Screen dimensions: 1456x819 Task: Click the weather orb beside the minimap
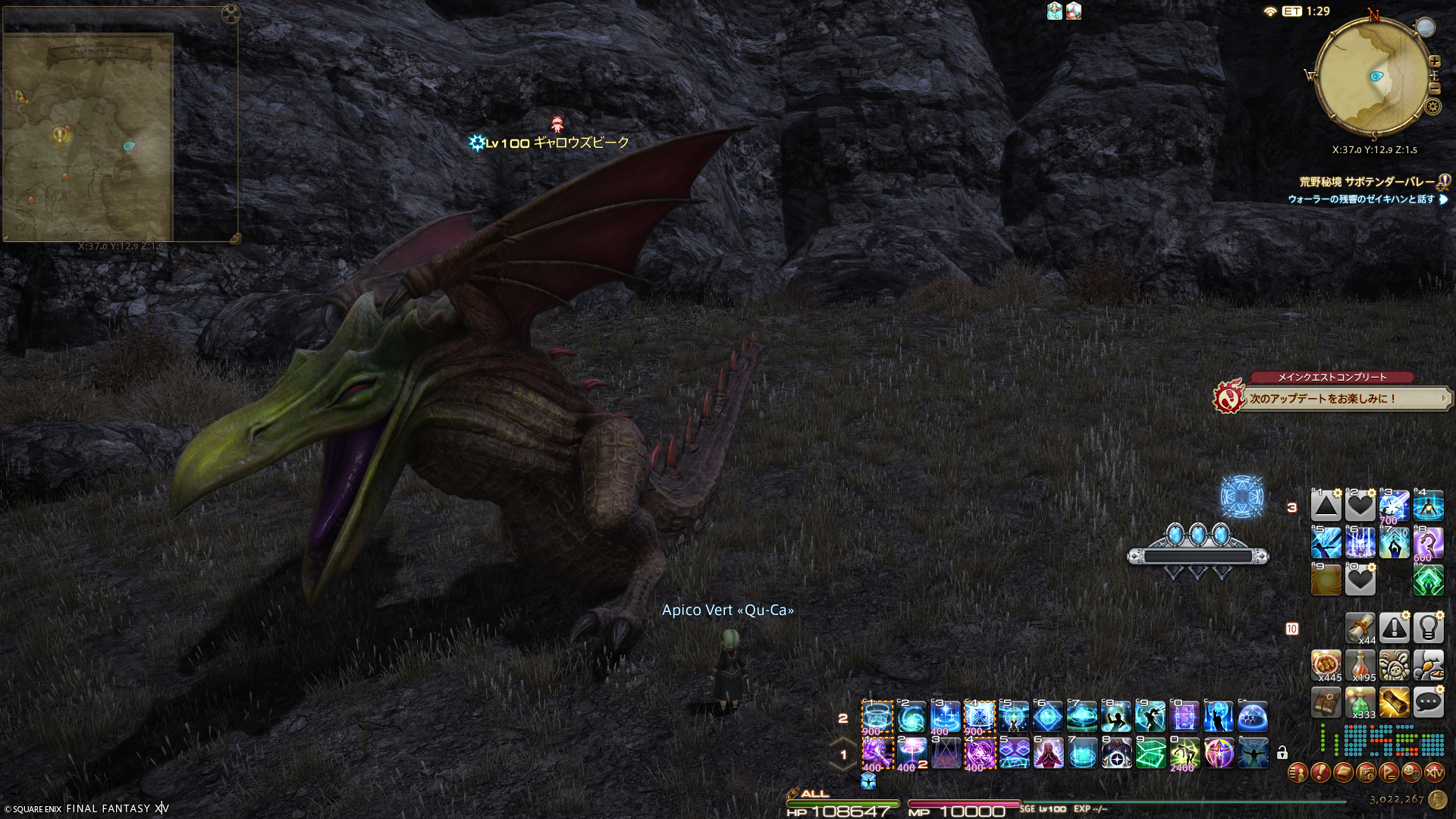[1426, 27]
